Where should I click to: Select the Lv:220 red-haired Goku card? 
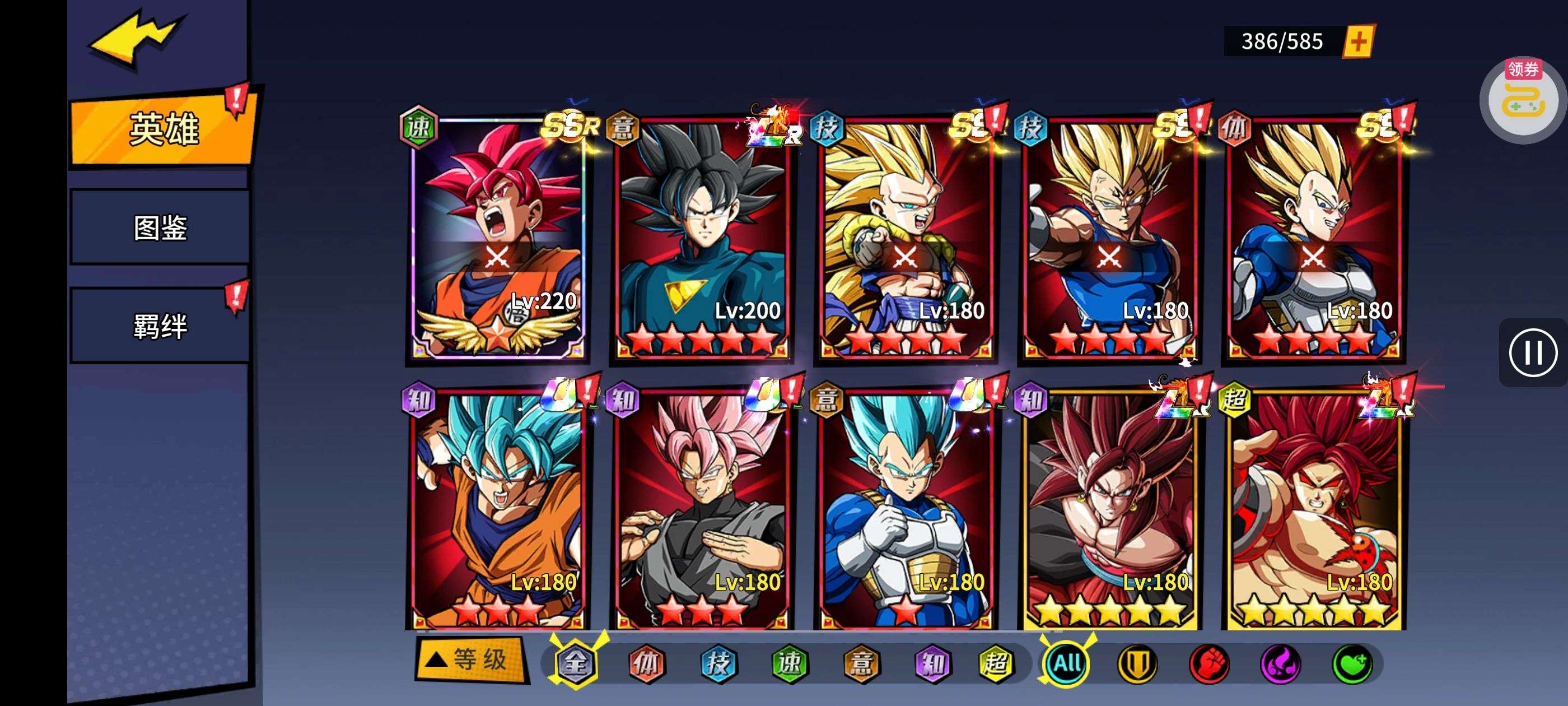tap(497, 239)
